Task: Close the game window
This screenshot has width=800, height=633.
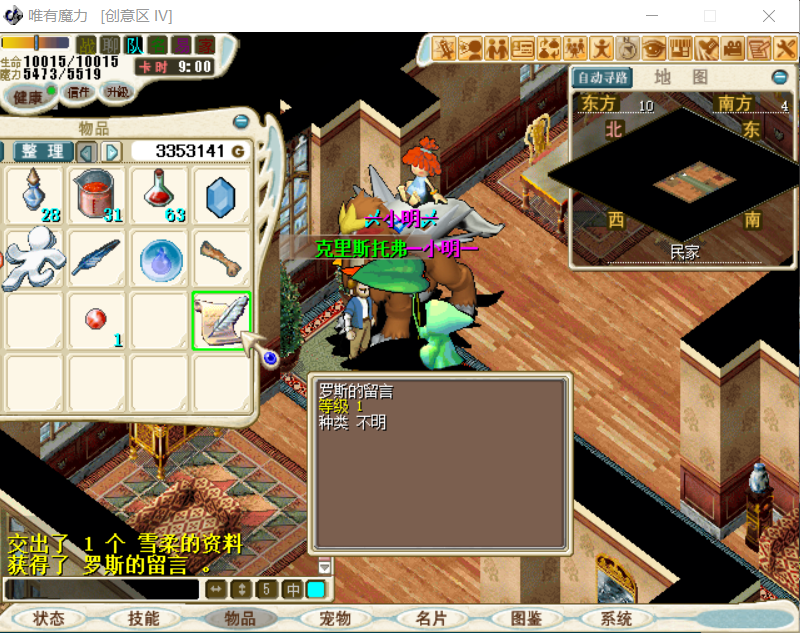Action: (x=768, y=16)
